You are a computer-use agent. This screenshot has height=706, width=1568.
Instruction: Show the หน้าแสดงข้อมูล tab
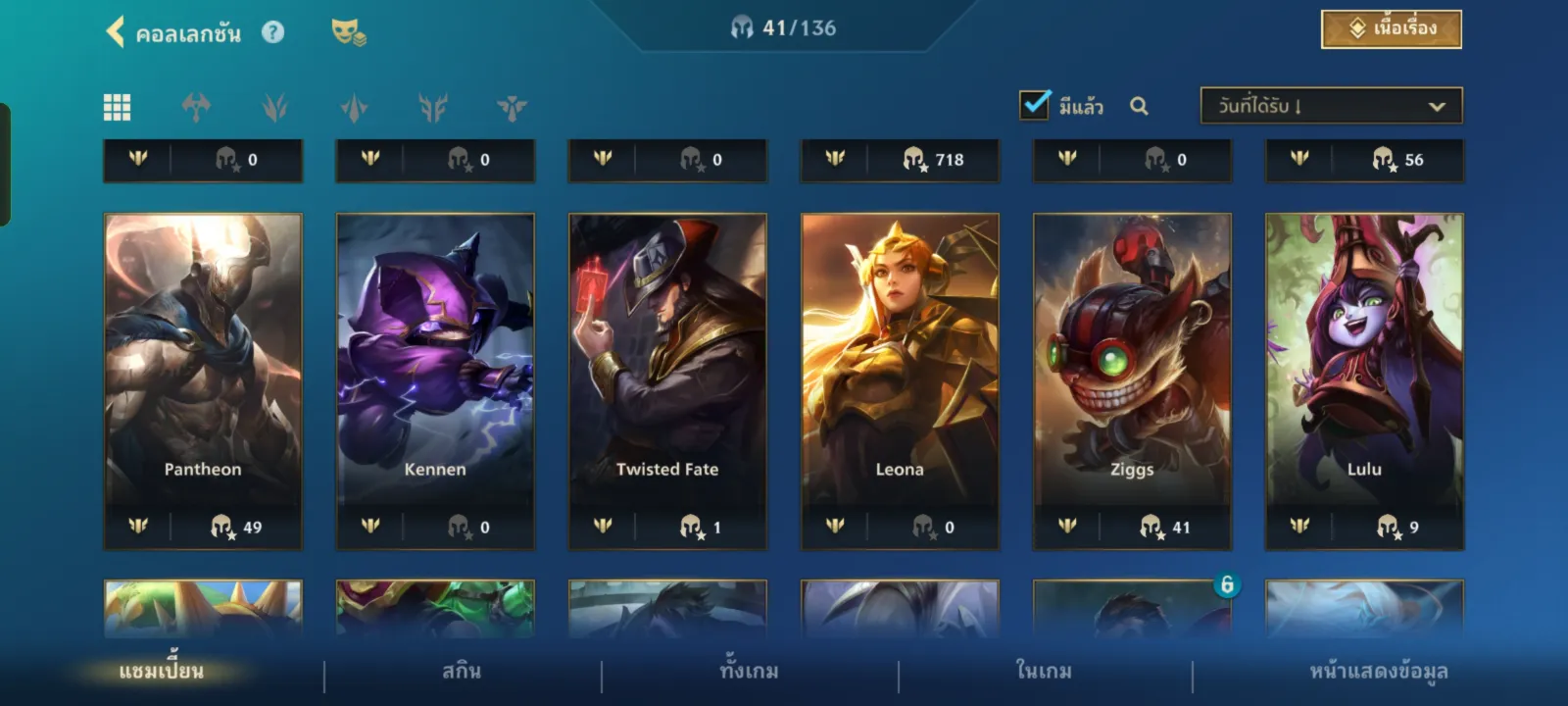(1379, 672)
